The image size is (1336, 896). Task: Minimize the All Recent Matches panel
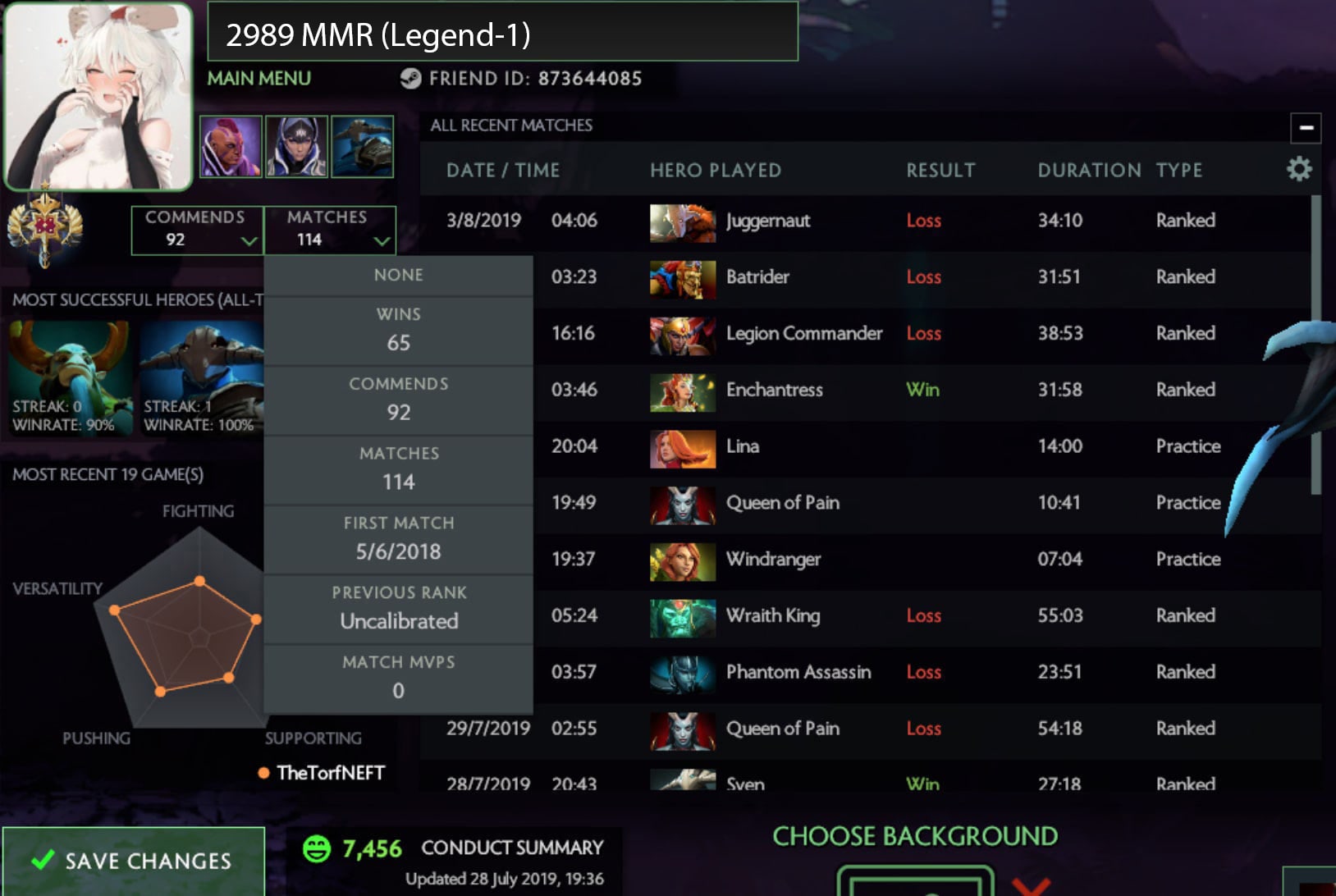(1306, 128)
